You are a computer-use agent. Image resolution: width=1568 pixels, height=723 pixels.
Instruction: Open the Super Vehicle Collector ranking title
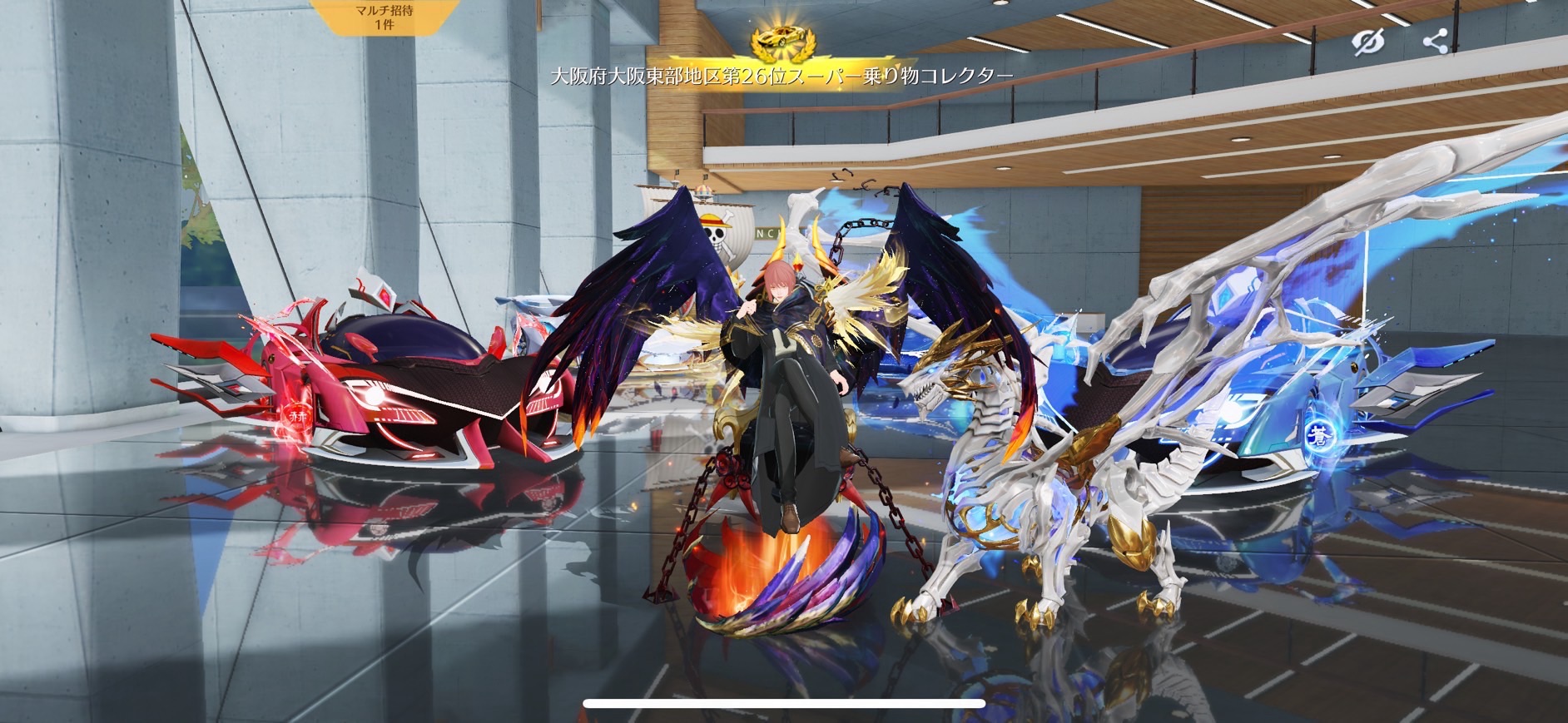click(782, 75)
